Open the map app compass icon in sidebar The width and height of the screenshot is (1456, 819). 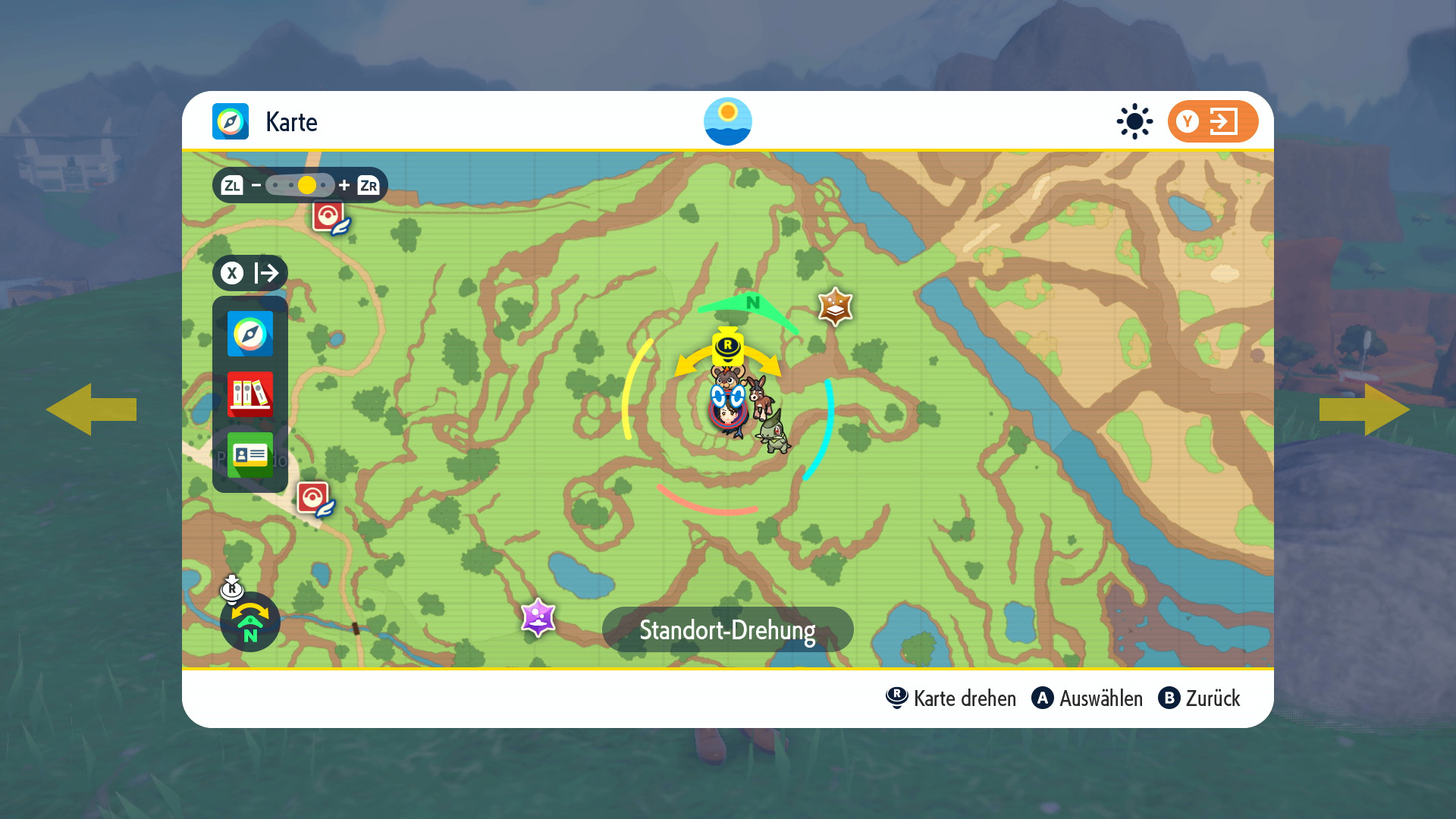[x=249, y=334]
